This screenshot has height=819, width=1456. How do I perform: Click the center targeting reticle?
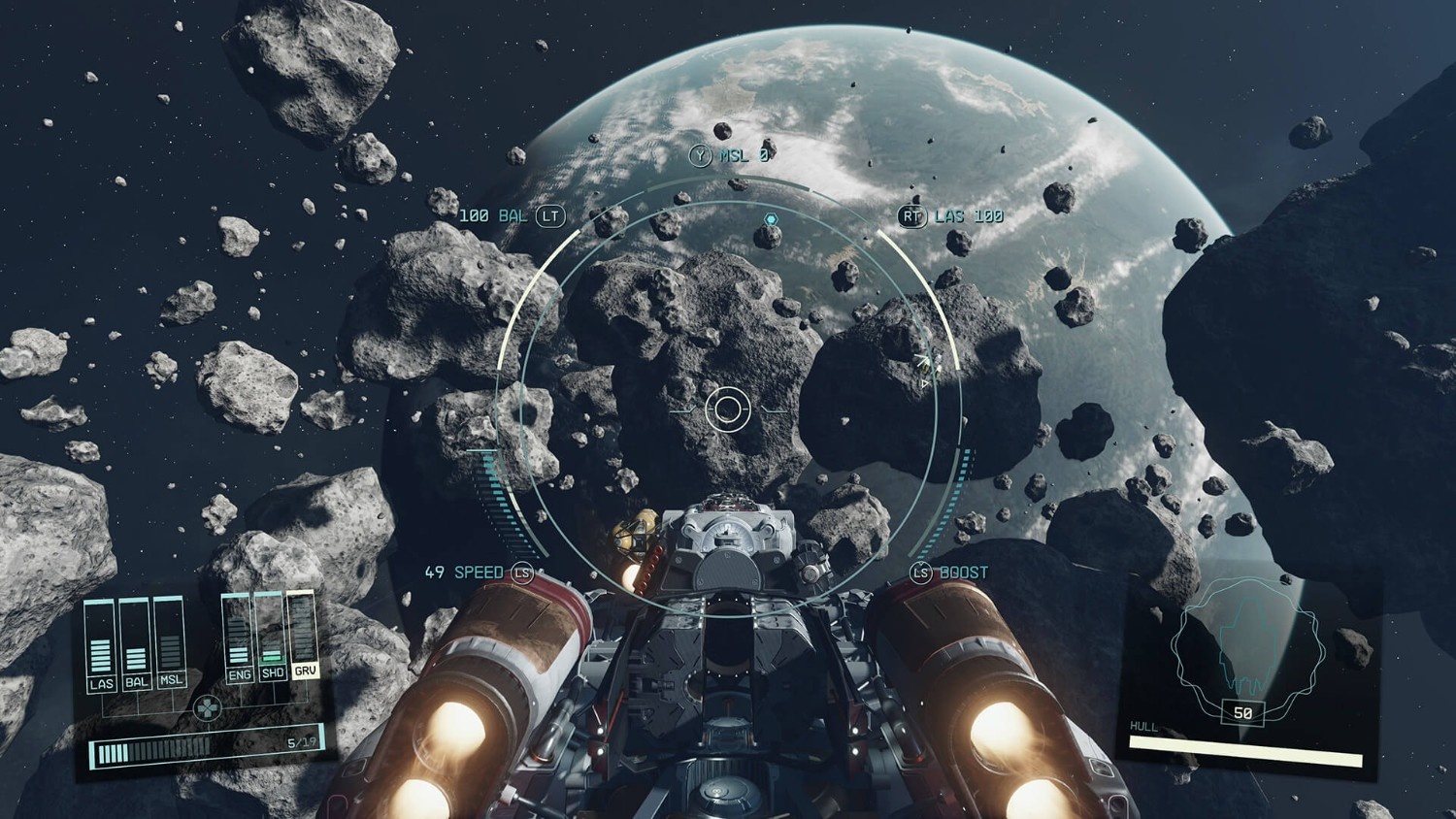pyautogui.click(x=728, y=409)
